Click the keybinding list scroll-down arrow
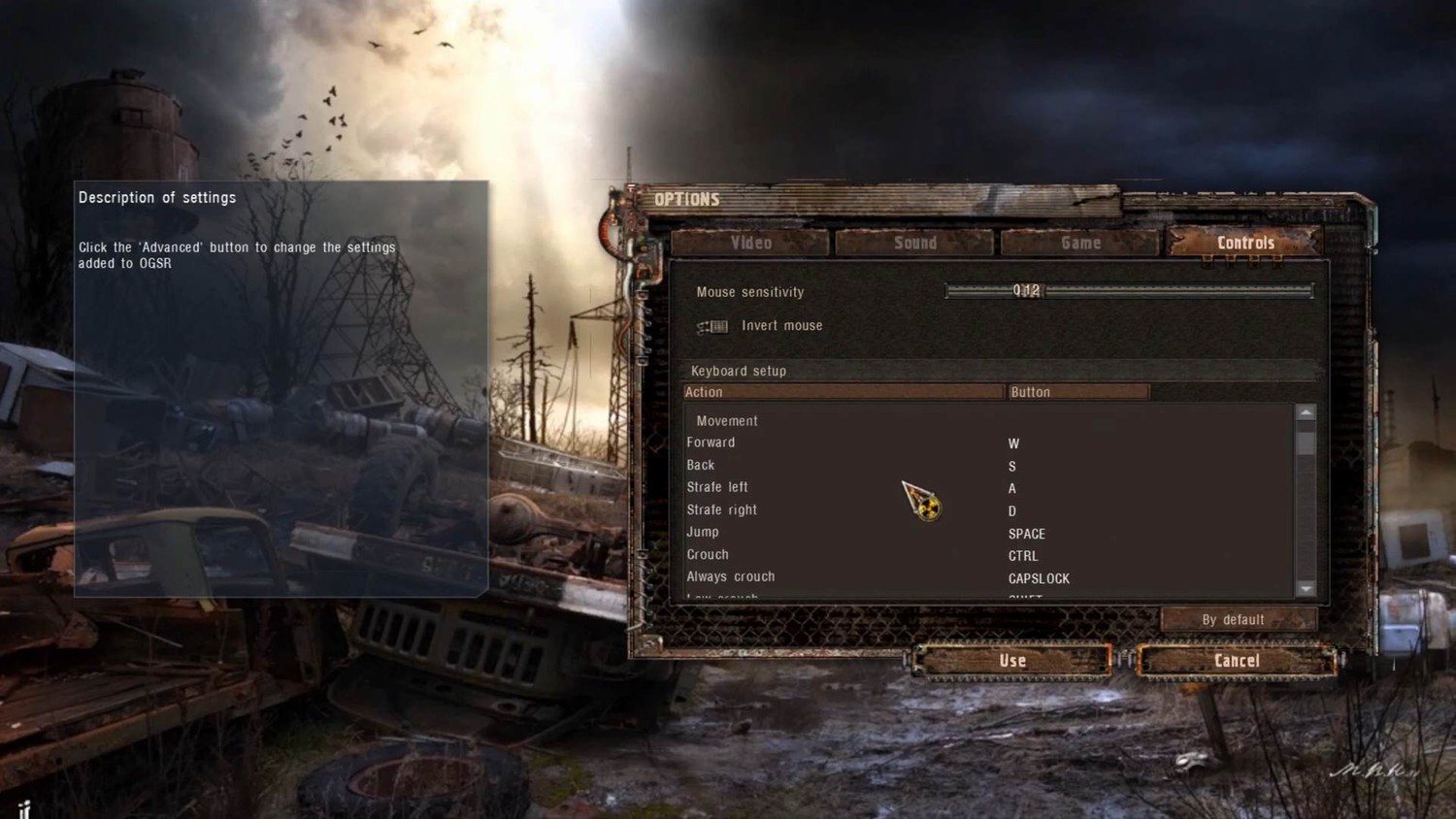 click(x=1306, y=588)
